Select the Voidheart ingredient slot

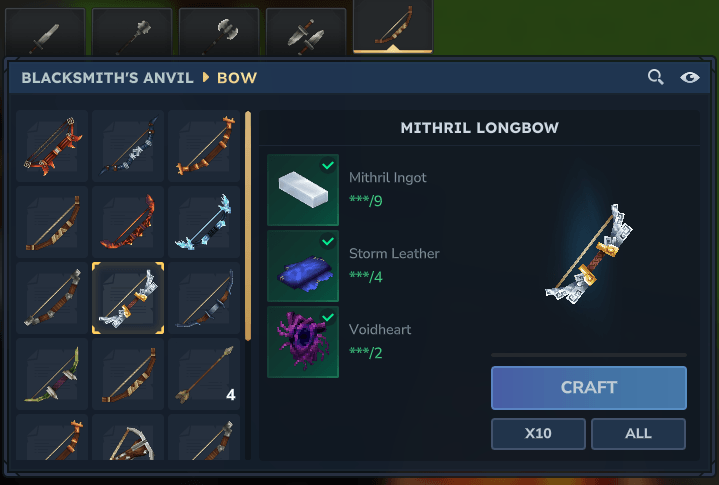tap(303, 342)
